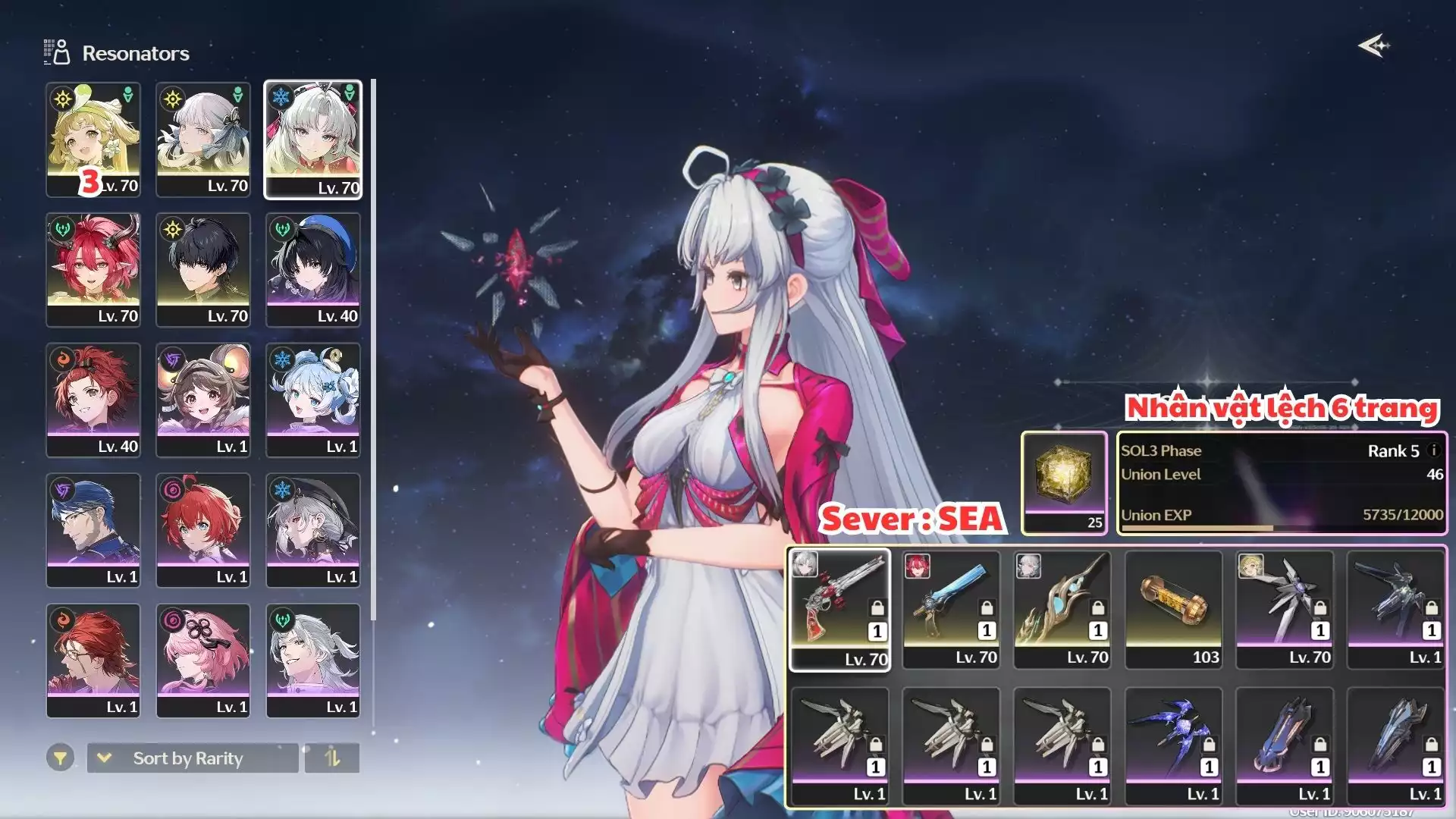The image size is (1456, 819).
Task: Select the purple winged gauntlets weapon slot
Action: (1173, 745)
